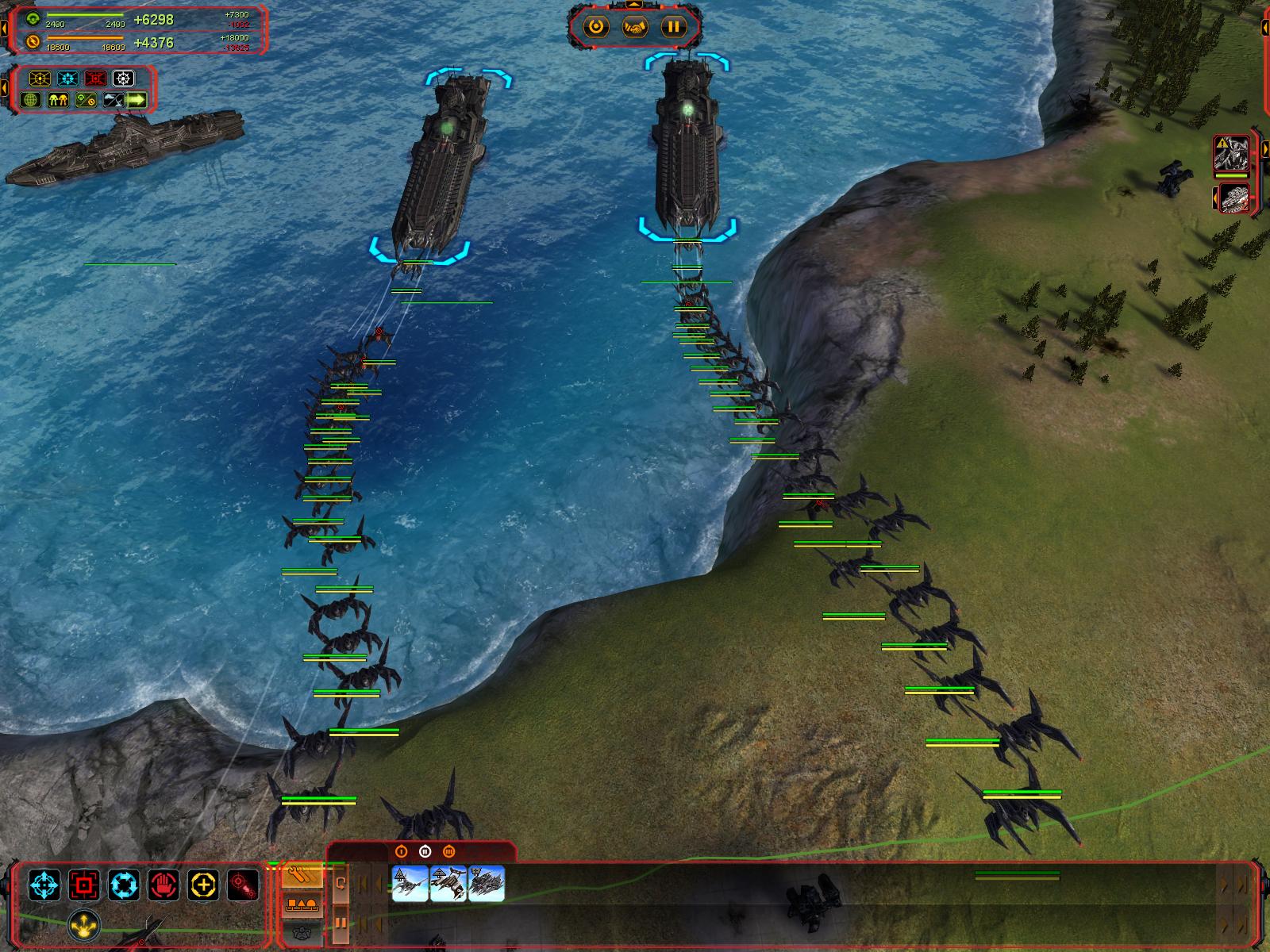Select the idle unit icon with warning triangle
1270x952 pixels.
point(1231,155)
